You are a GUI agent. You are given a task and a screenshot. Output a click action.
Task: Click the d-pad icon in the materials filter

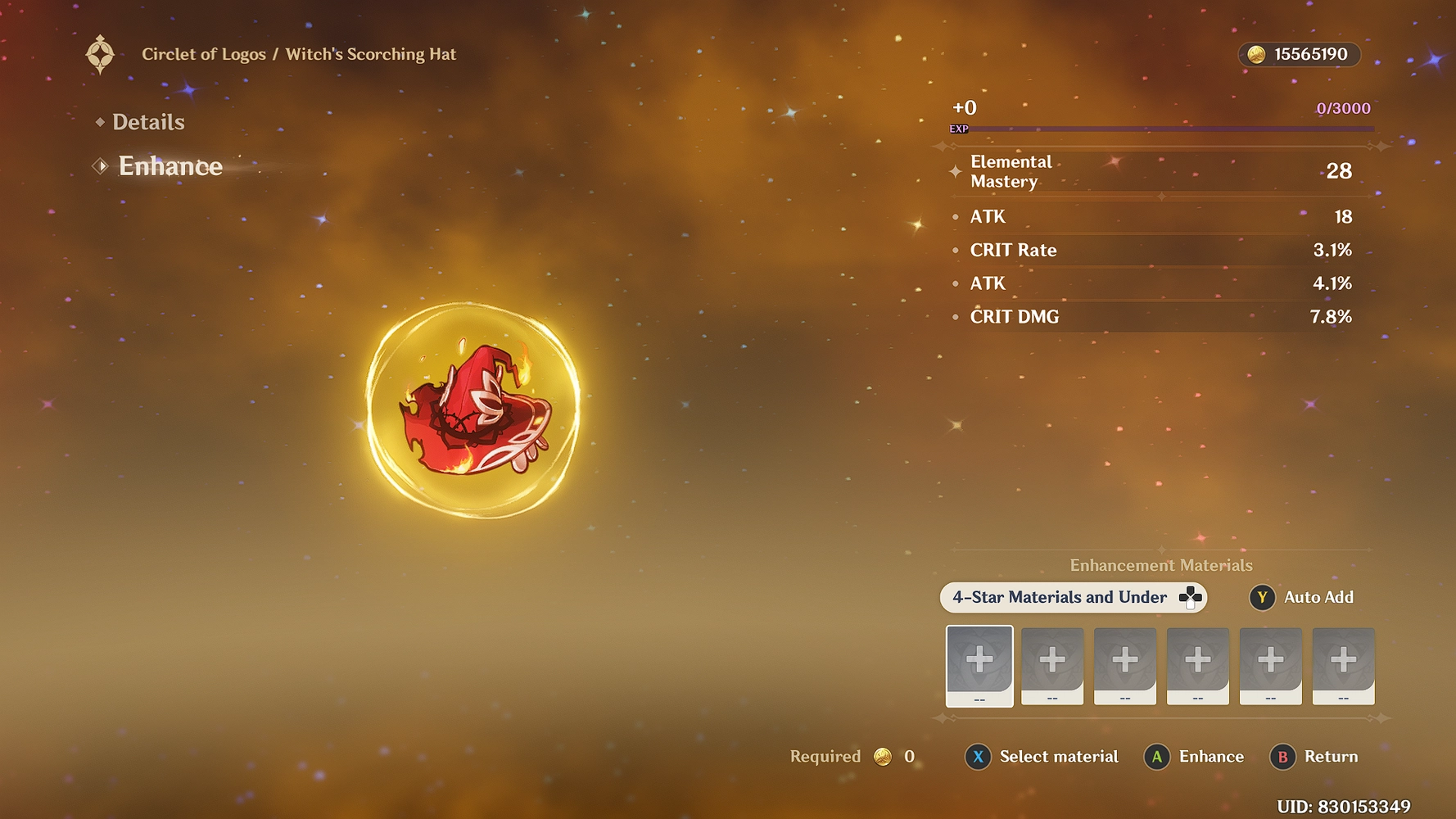pyautogui.click(x=1189, y=597)
